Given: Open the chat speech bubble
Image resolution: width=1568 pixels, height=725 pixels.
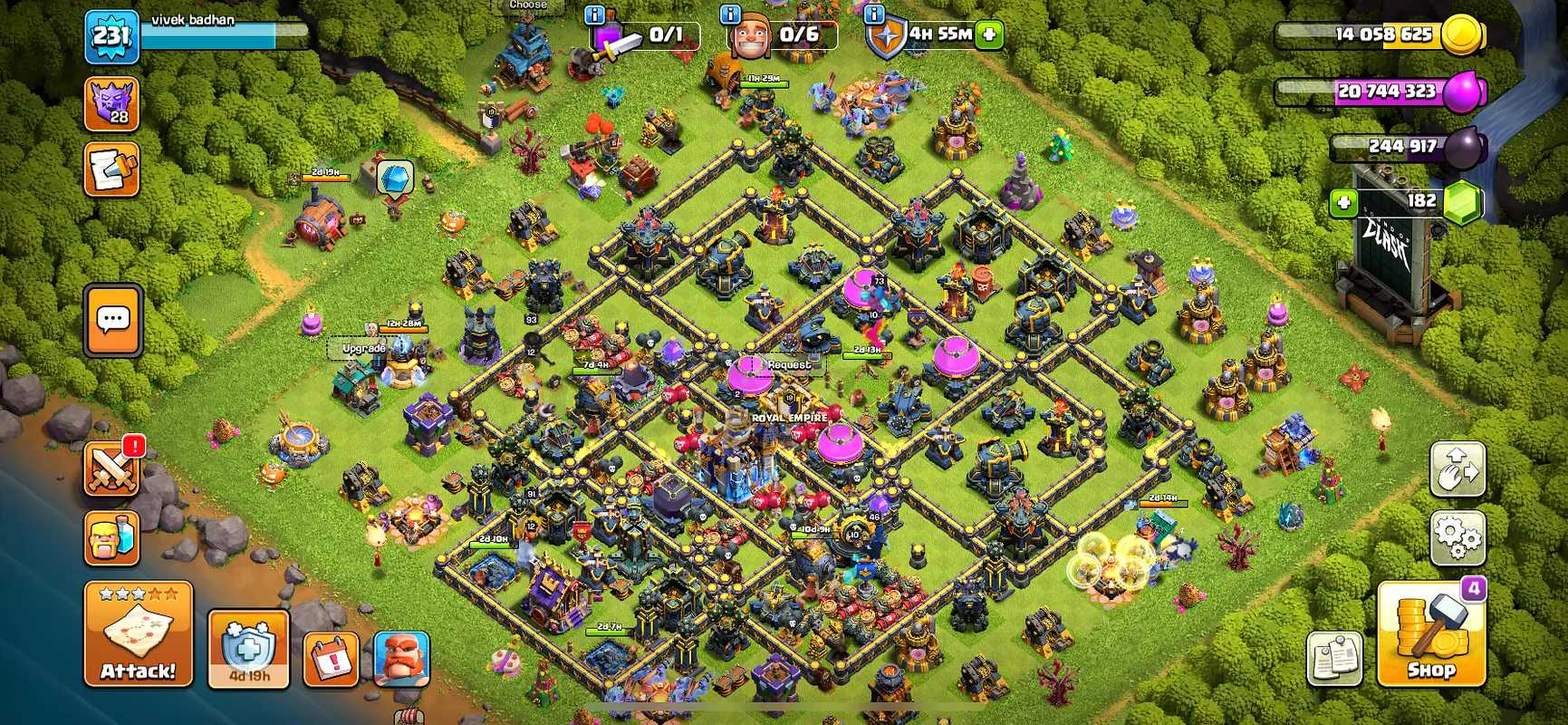Looking at the screenshot, I should pyautogui.click(x=113, y=320).
